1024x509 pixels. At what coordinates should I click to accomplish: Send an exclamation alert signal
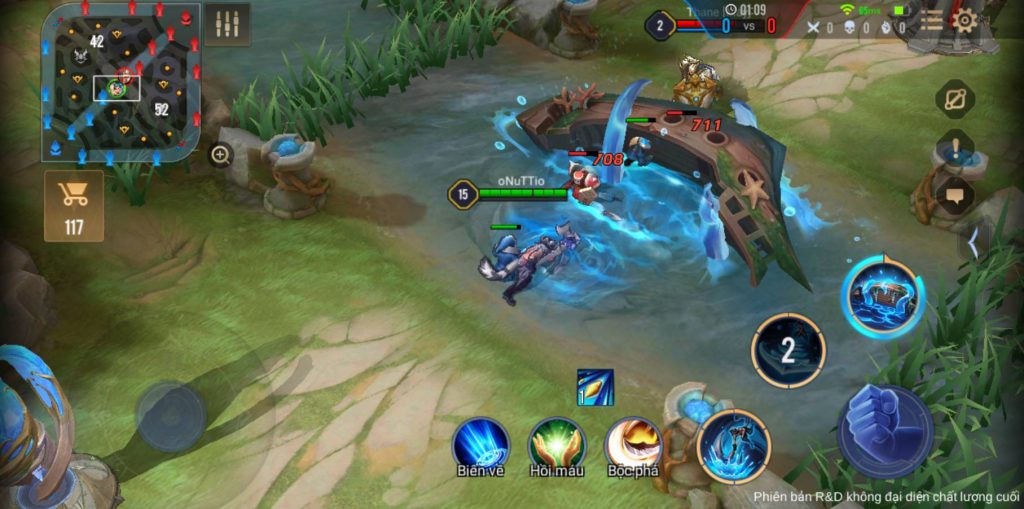[x=955, y=149]
